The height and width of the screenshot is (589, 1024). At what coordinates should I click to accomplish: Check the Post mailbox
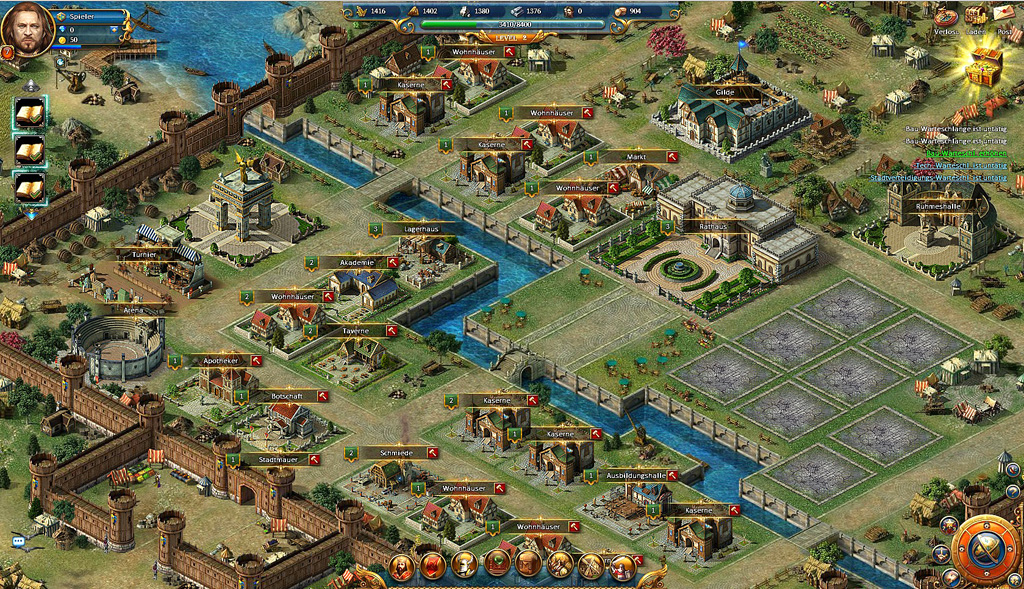[1004, 15]
